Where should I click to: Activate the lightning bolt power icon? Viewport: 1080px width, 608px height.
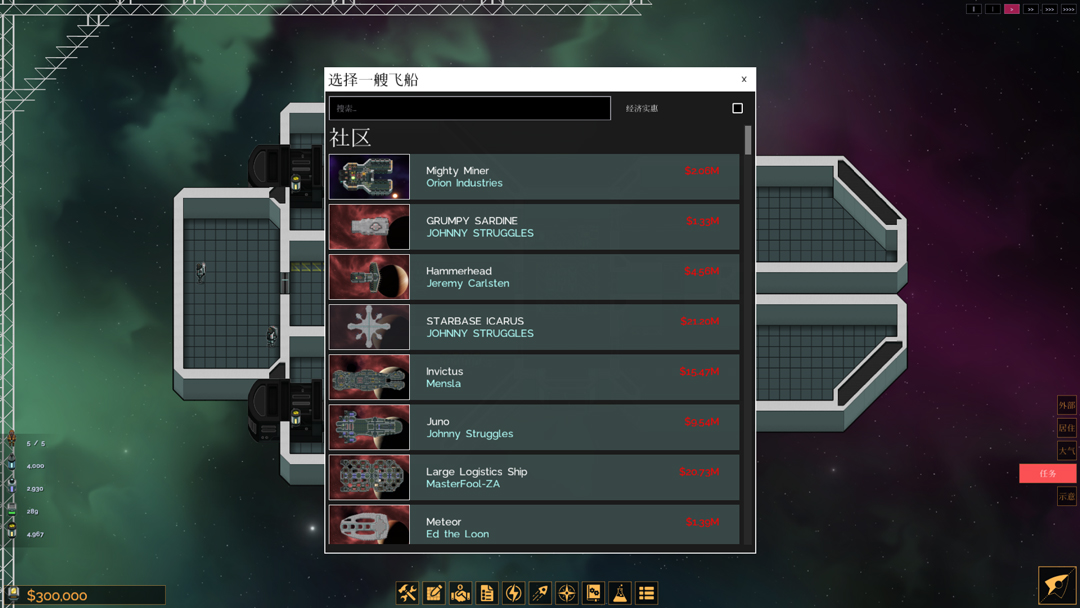(x=513, y=593)
